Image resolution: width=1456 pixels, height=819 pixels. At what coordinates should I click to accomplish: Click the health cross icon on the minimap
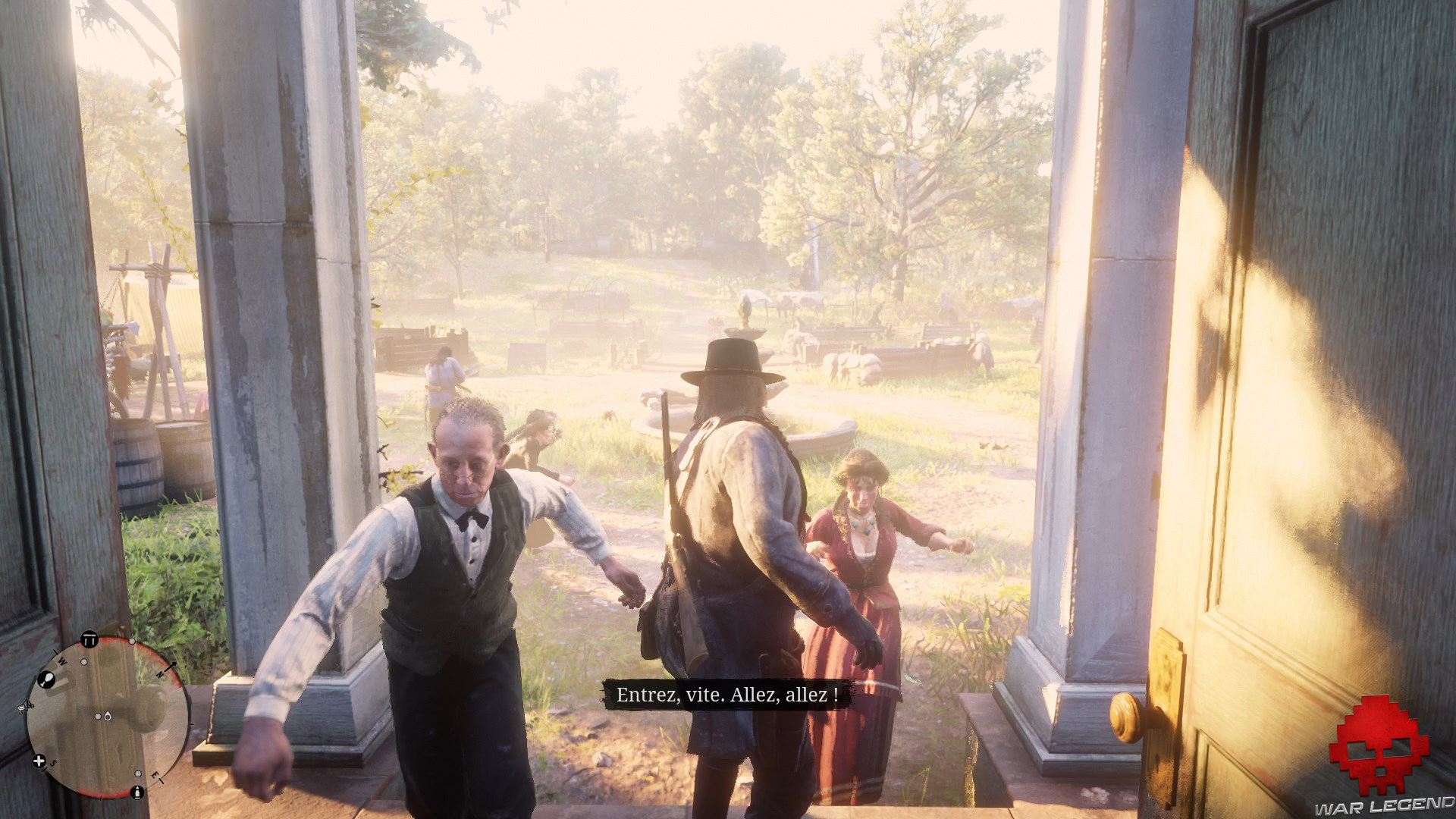pyautogui.click(x=38, y=760)
